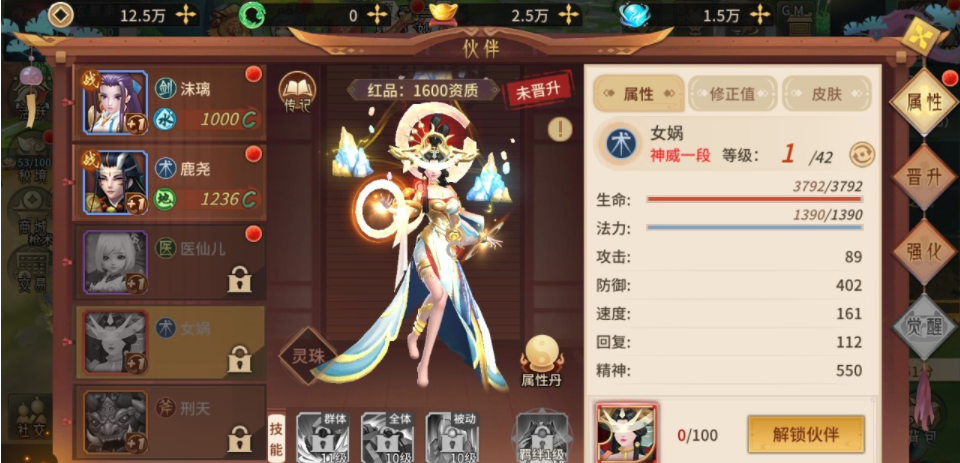Open the 强化 enhance side tab

point(925,251)
